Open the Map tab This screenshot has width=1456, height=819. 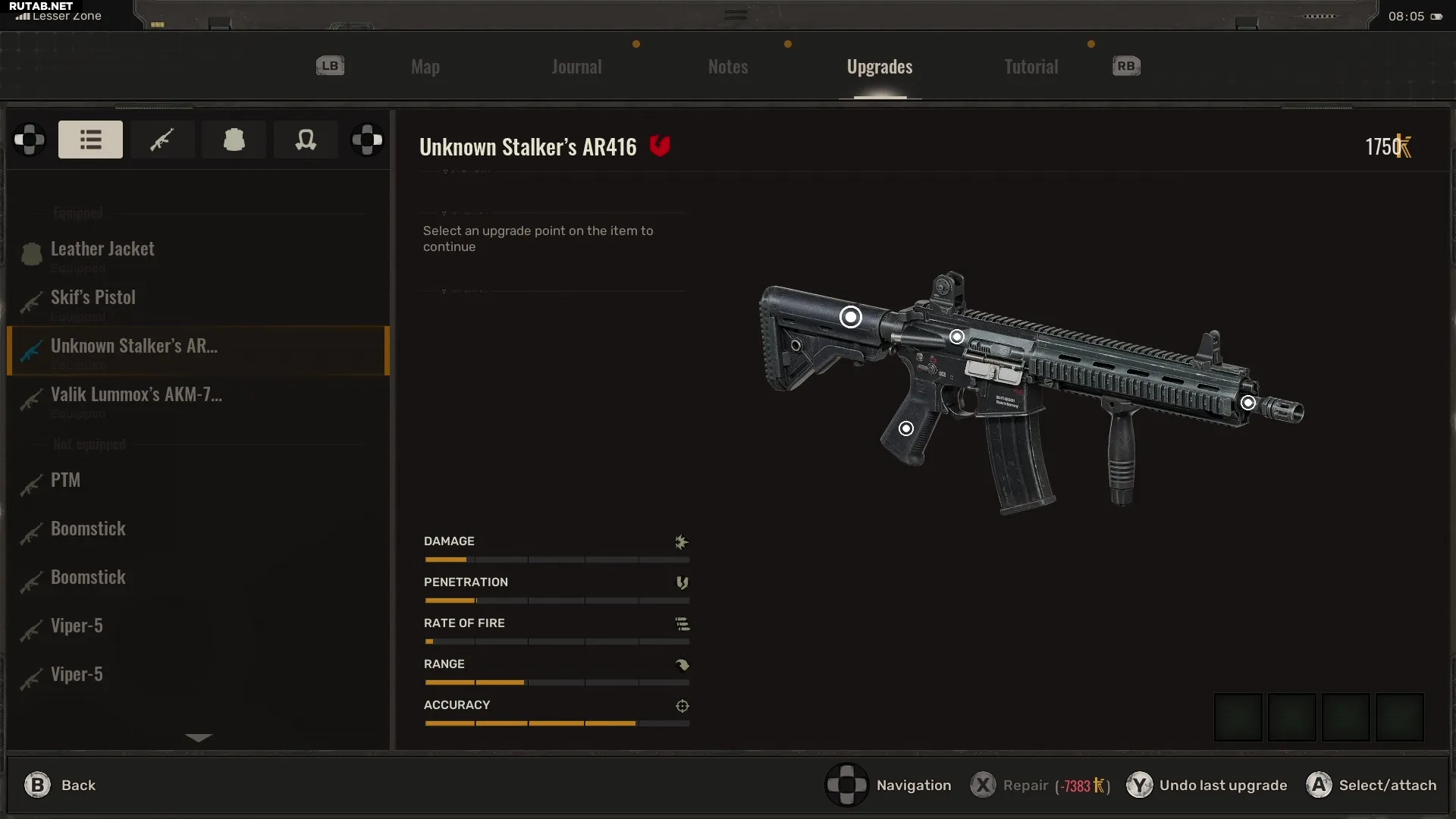425,67
